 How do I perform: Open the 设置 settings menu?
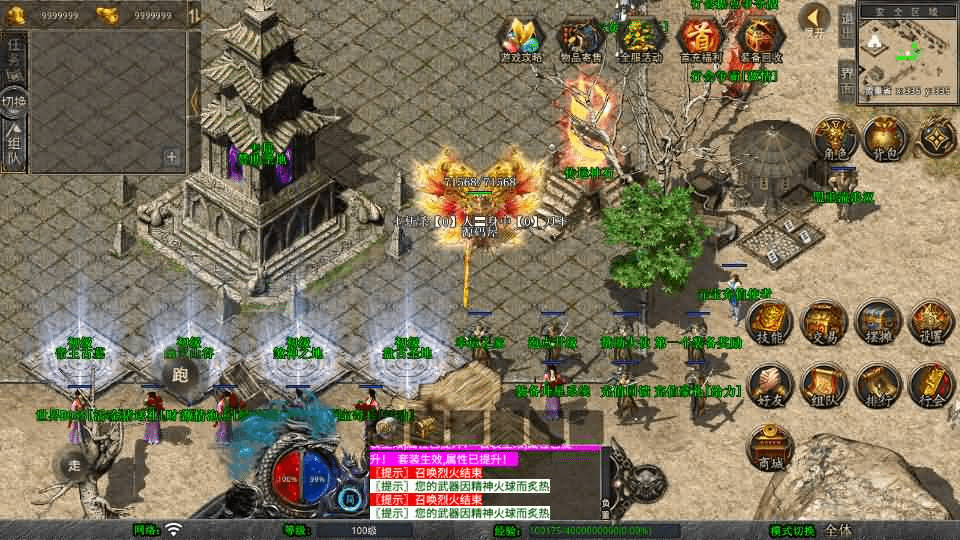930,322
